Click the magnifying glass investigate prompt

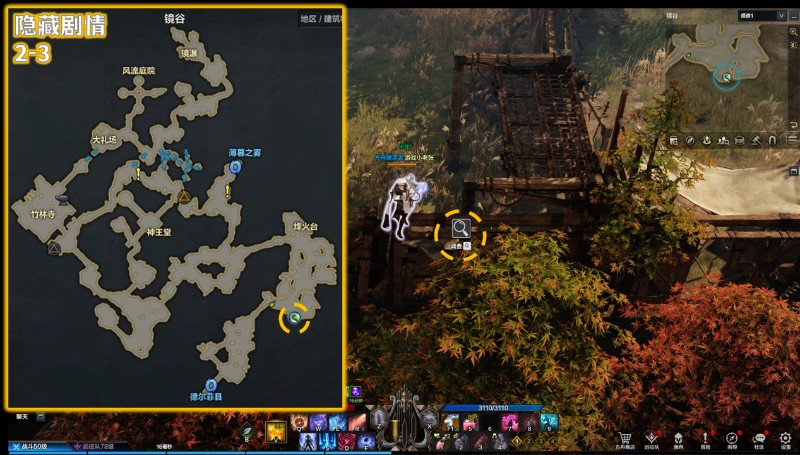tap(461, 229)
